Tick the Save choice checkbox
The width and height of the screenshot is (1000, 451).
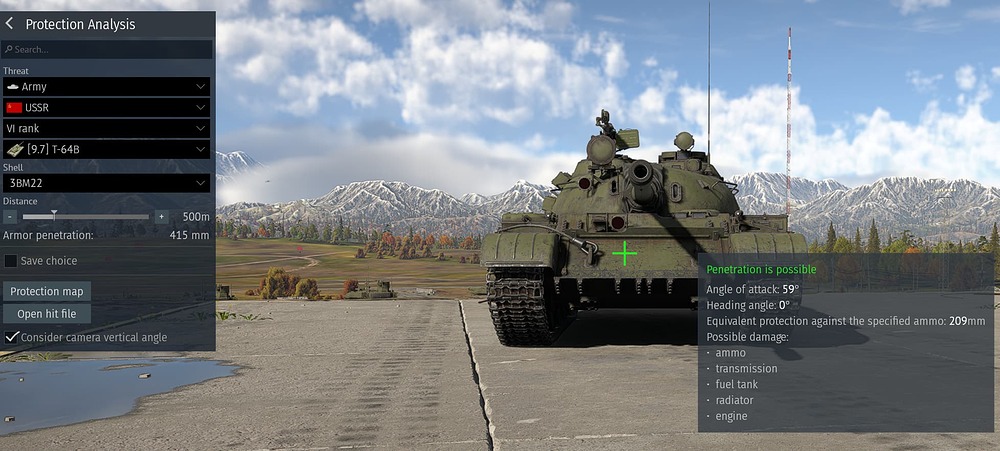pyautogui.click(x=11, y=261)
